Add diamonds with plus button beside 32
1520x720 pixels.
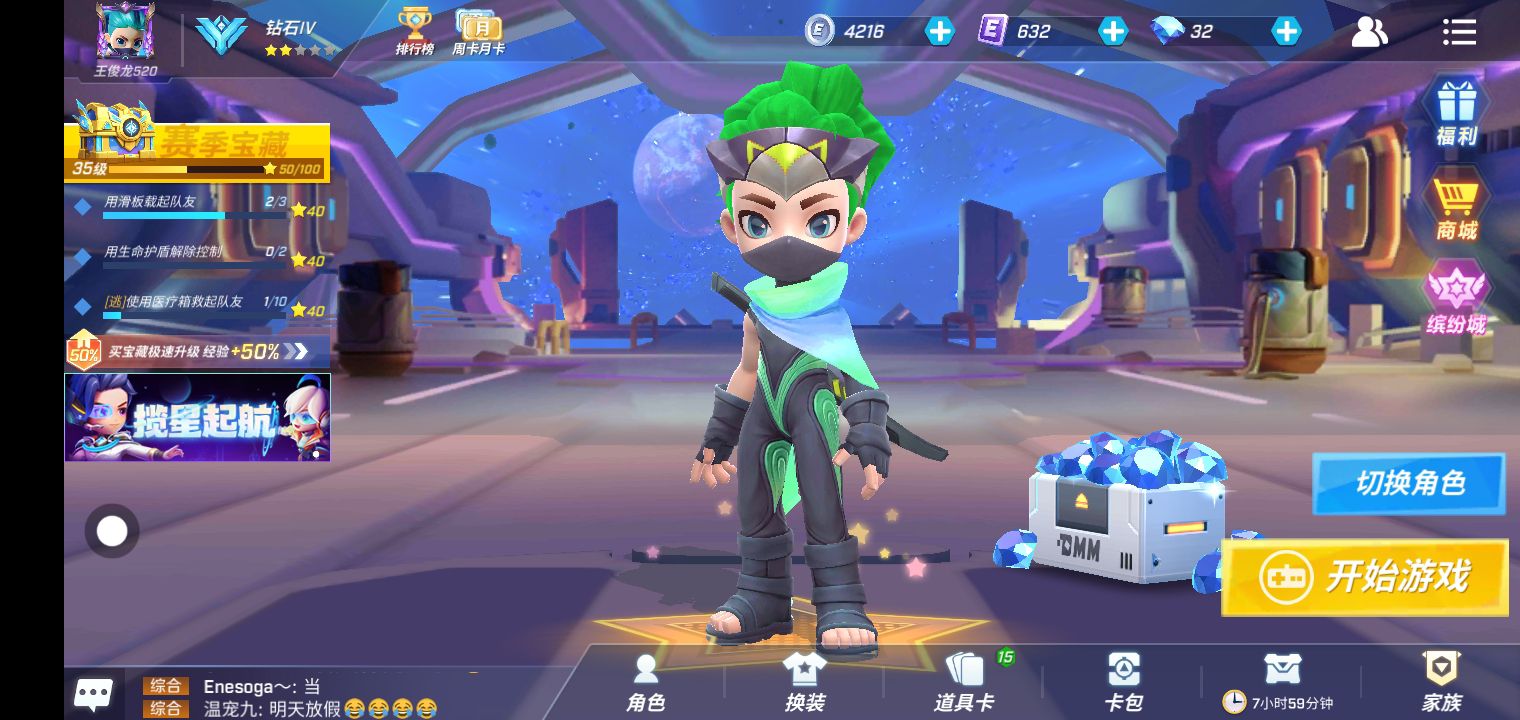click(1286, 32)
